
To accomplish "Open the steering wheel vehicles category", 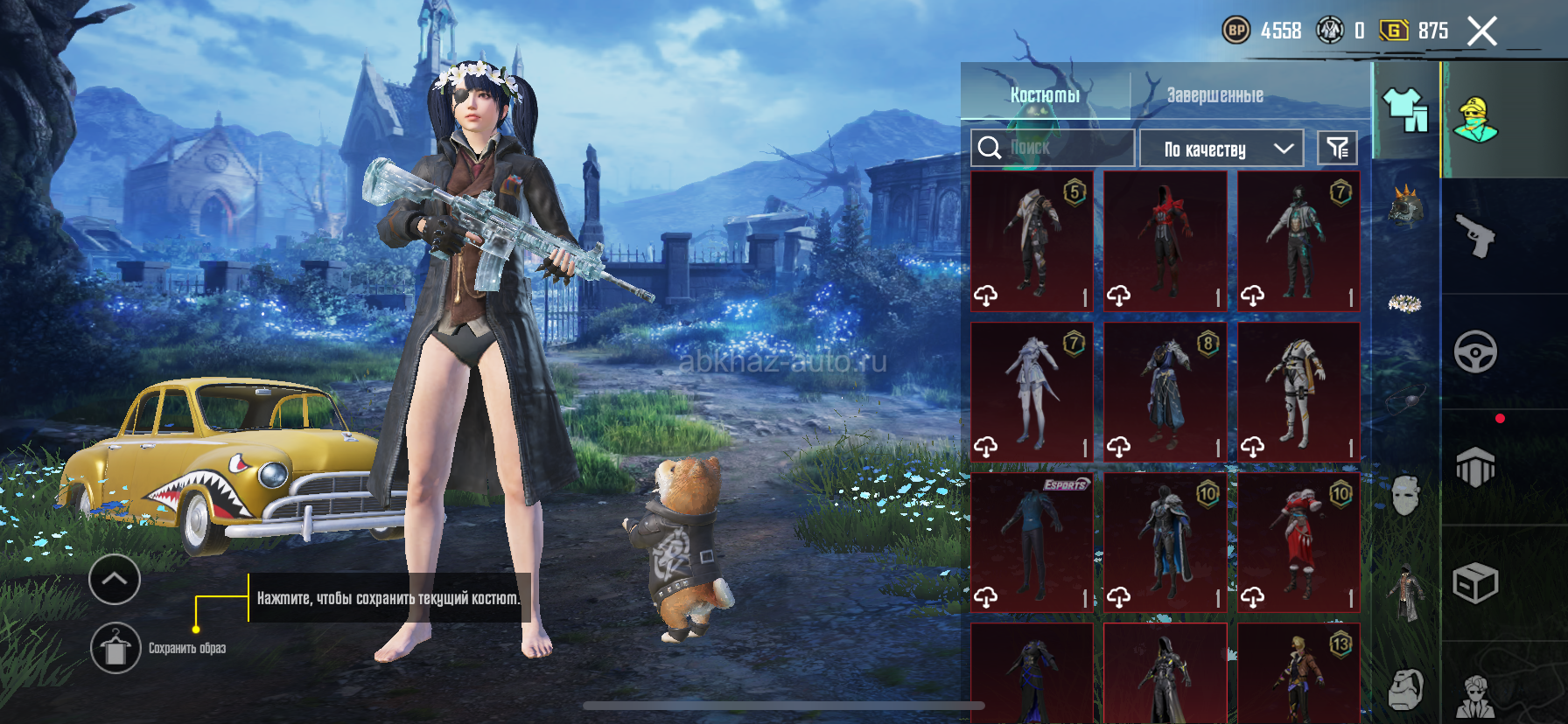I will [x=1476, y=352].
